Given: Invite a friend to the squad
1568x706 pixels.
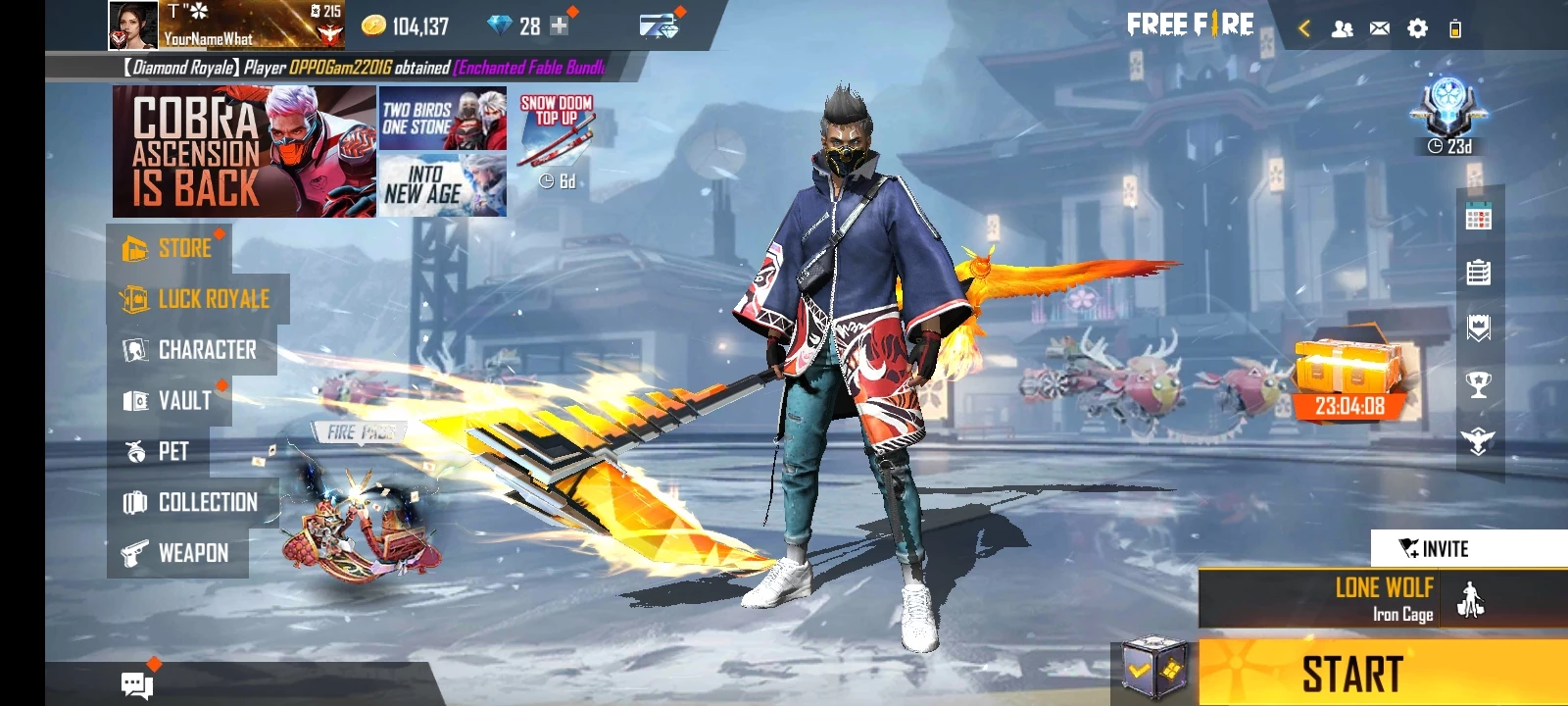Looking at the screenshot, I should point(1434,548).
